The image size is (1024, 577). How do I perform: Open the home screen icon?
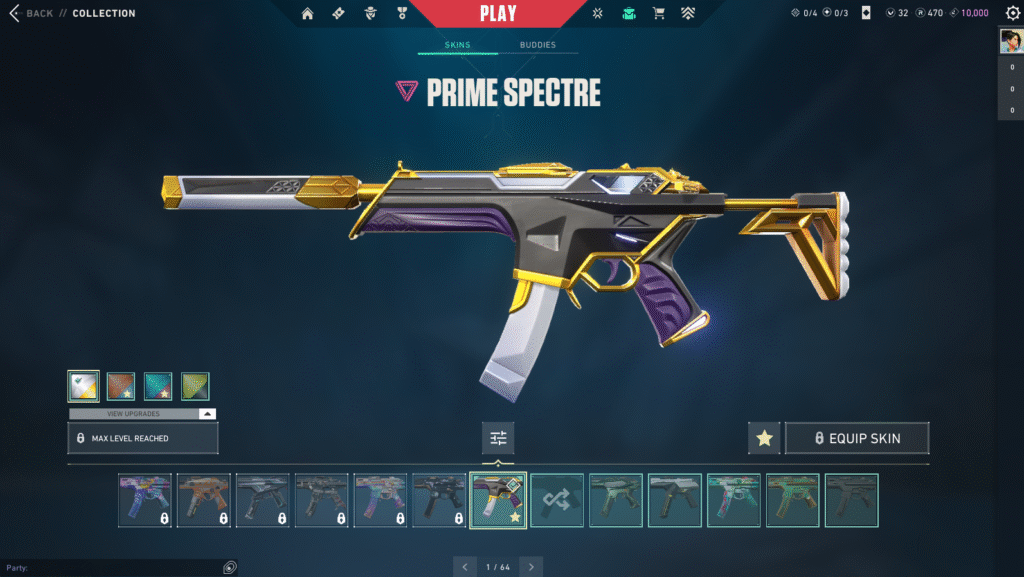coord(307,14)
